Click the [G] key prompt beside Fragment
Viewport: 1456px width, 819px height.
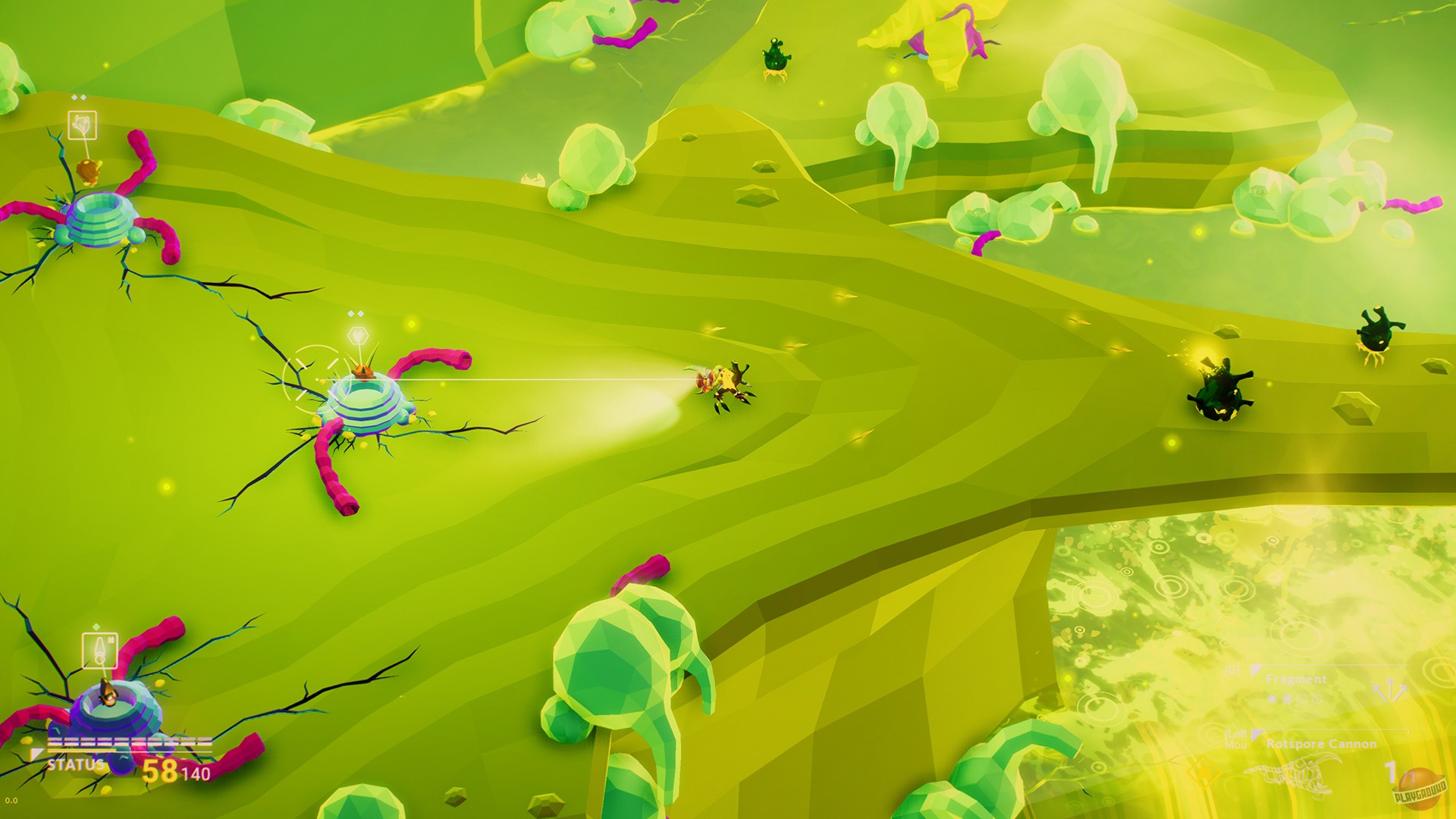click(1232, 670)
